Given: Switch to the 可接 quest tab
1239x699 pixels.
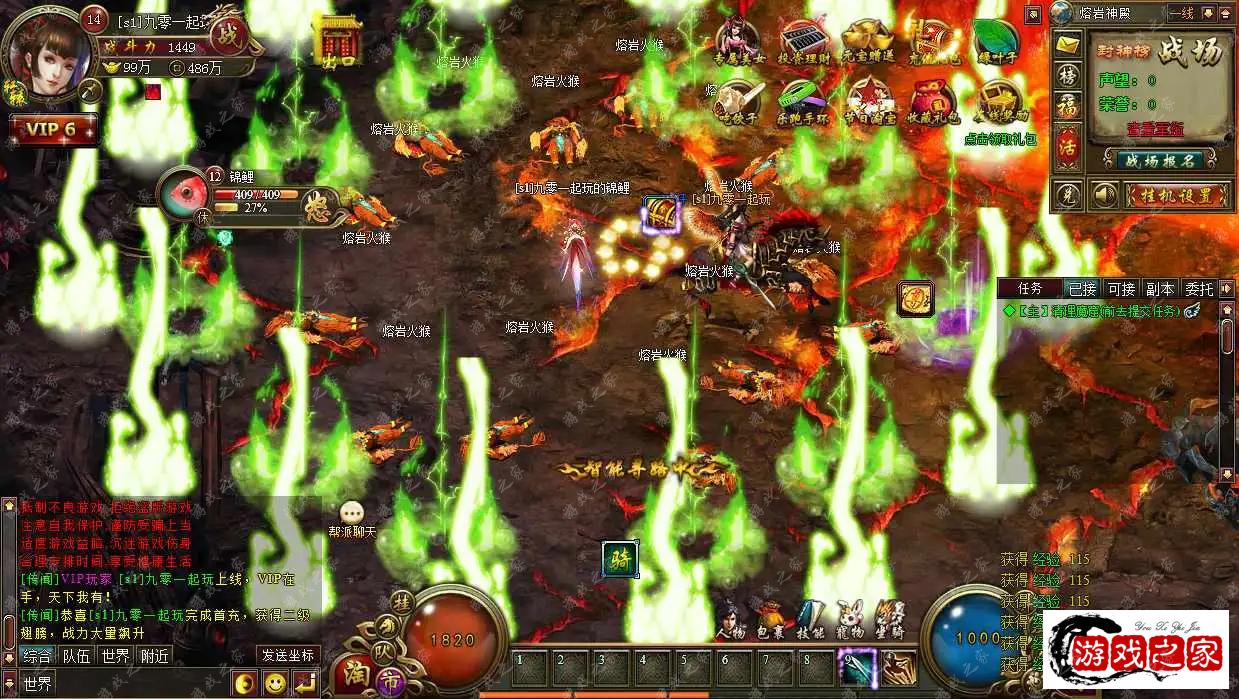Looking at the screenshot, I should pos(1121,289).
